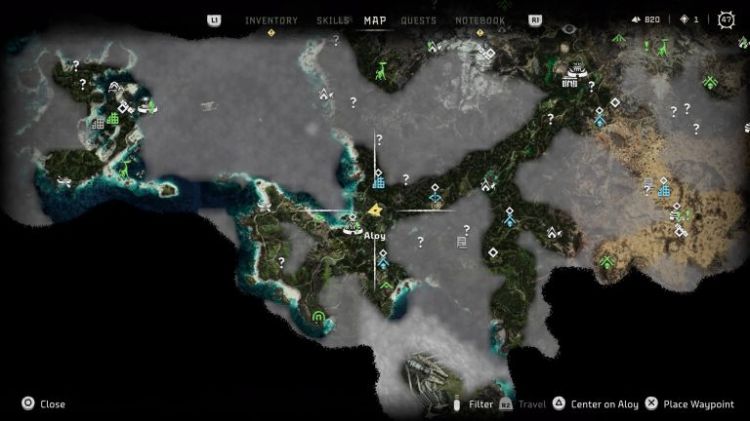Go to the Quests tab
The width and height of the screenshot is (750, 421).
coord(418,20)
